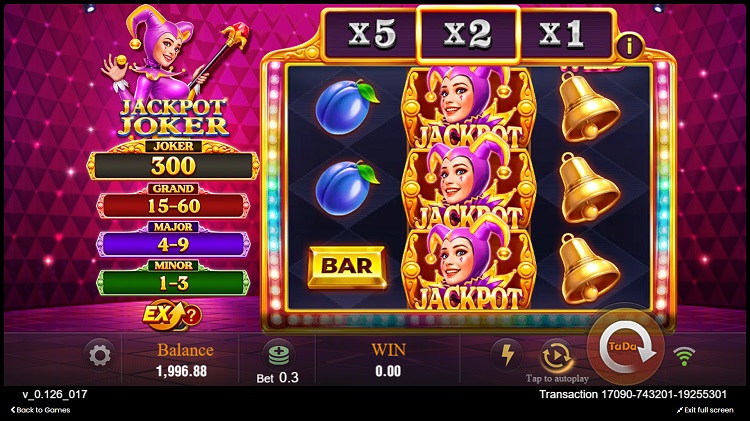Image resolution: width=750 pixels, height=421 pixels.
Task: Open the bet amount coin selector
Action: click(277, 355)
